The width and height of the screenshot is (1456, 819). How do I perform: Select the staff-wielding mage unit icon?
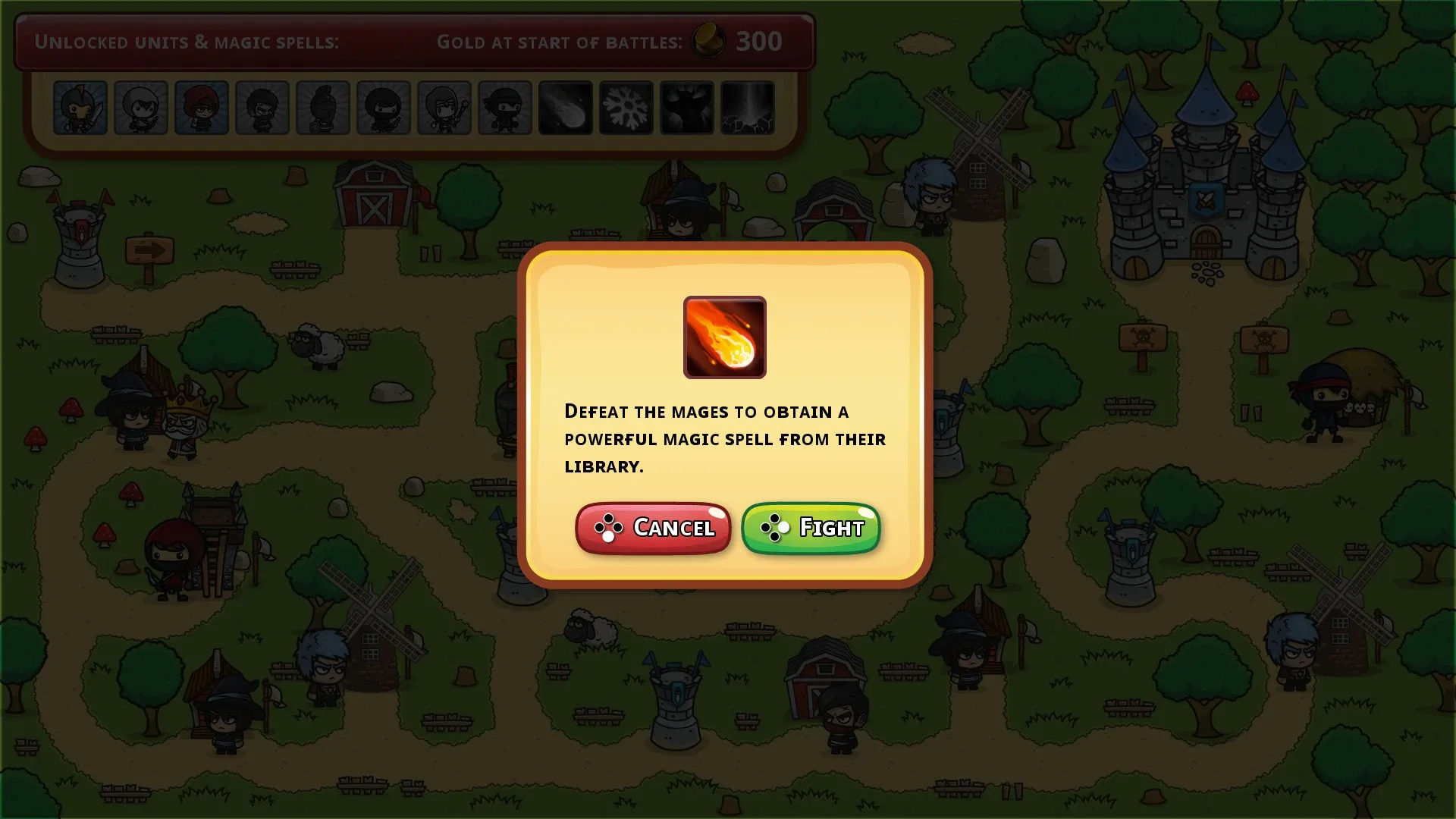(444, 108)
